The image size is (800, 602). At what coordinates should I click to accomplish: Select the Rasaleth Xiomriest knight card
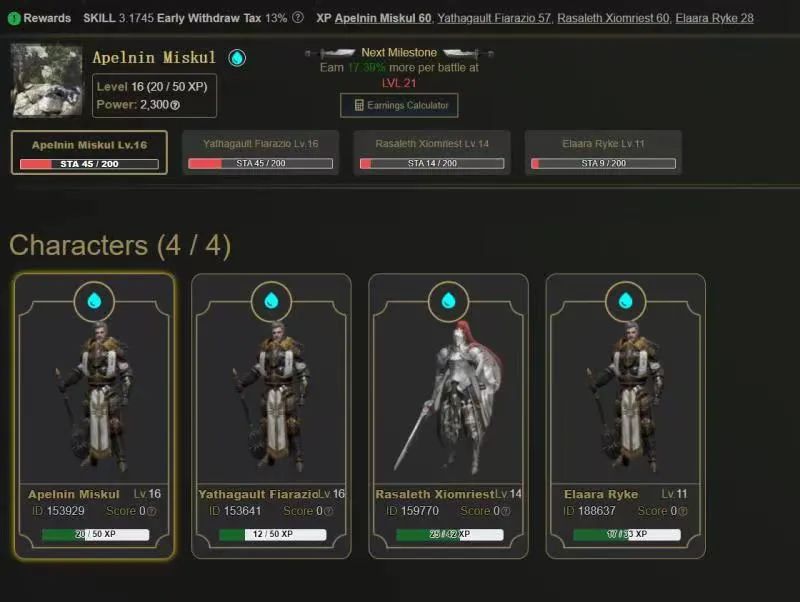pos(448,415)
